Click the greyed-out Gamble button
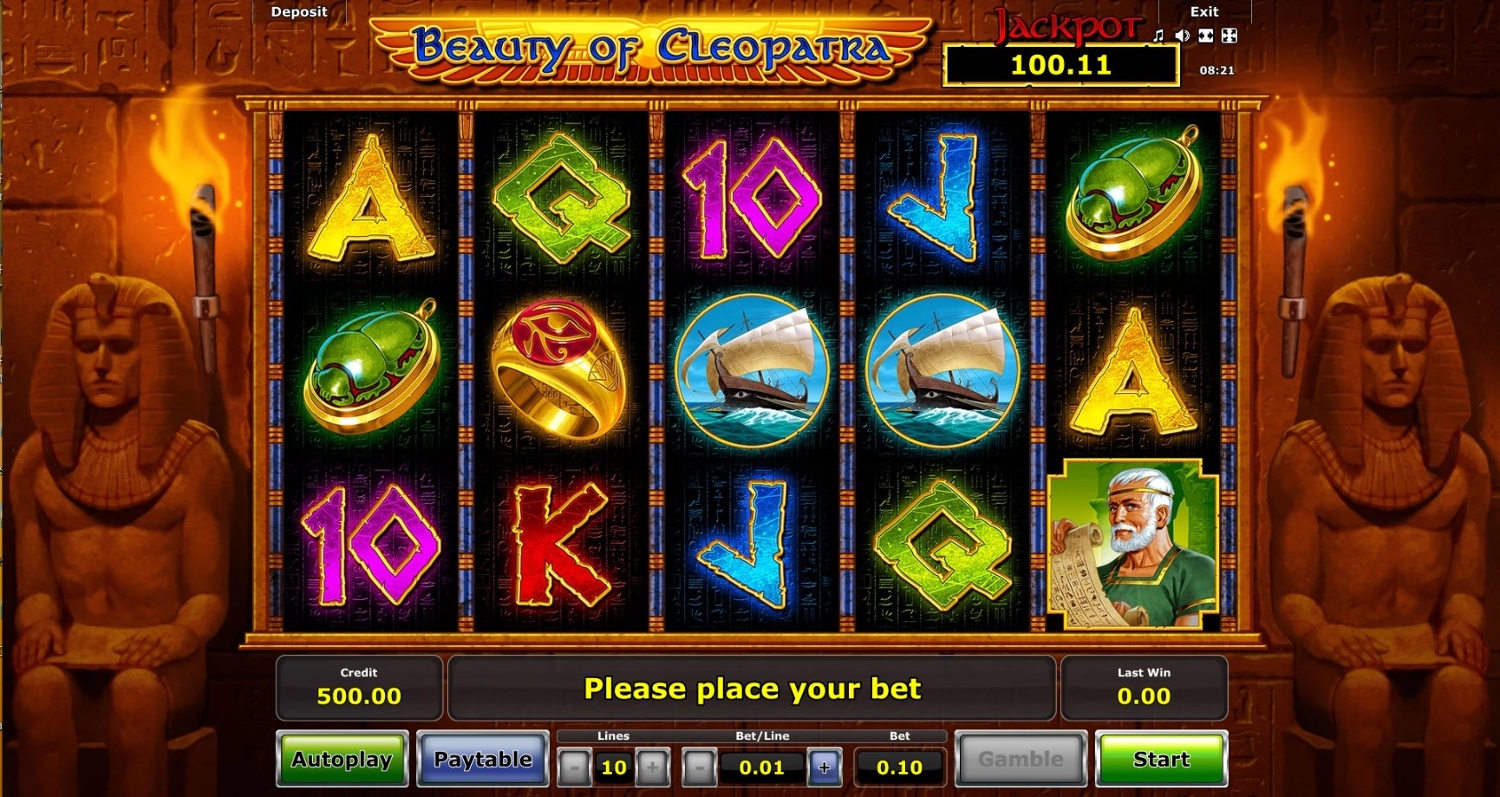1500x797 pixels. tap(1021, 759)
